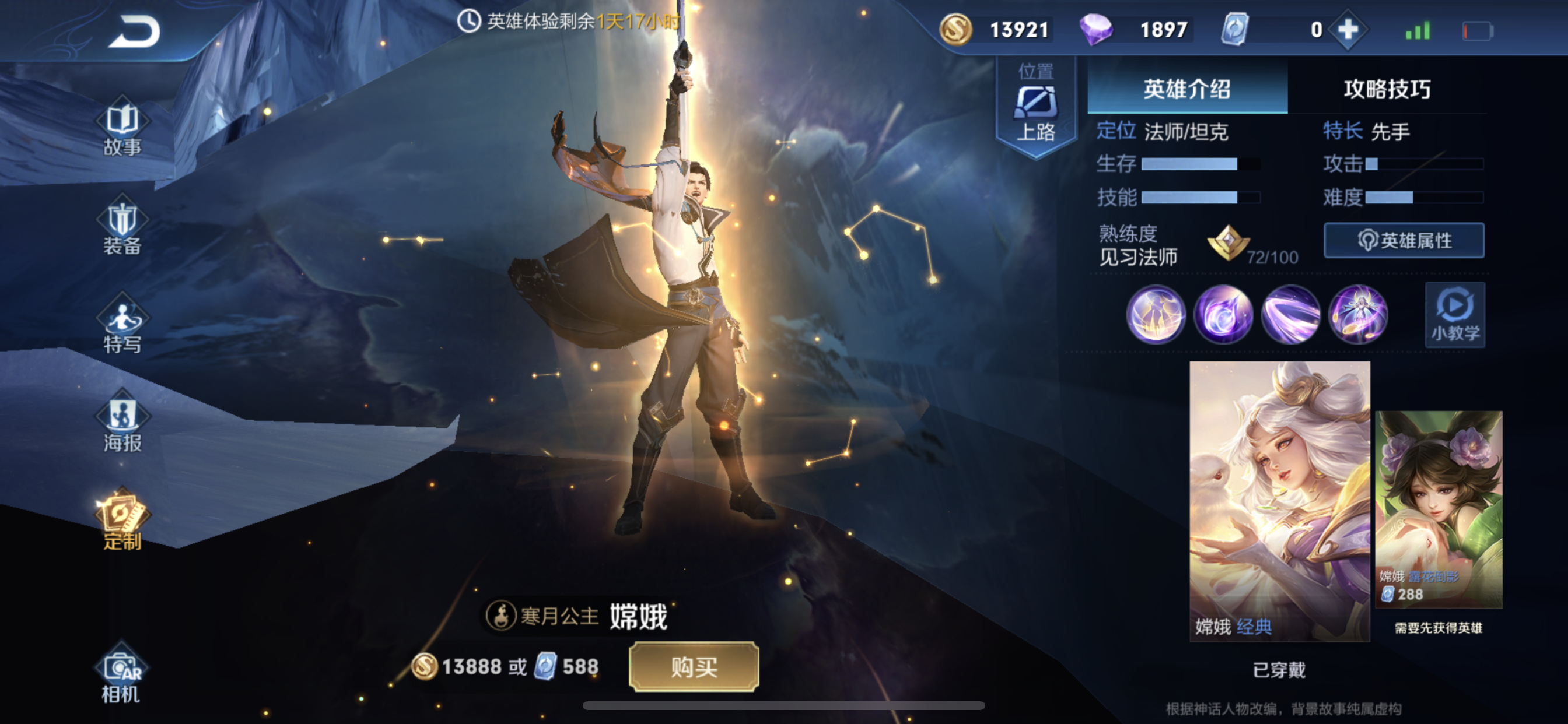Open the 特写 close-up view
The image size is (1568, 724).
tap(122, 326)
